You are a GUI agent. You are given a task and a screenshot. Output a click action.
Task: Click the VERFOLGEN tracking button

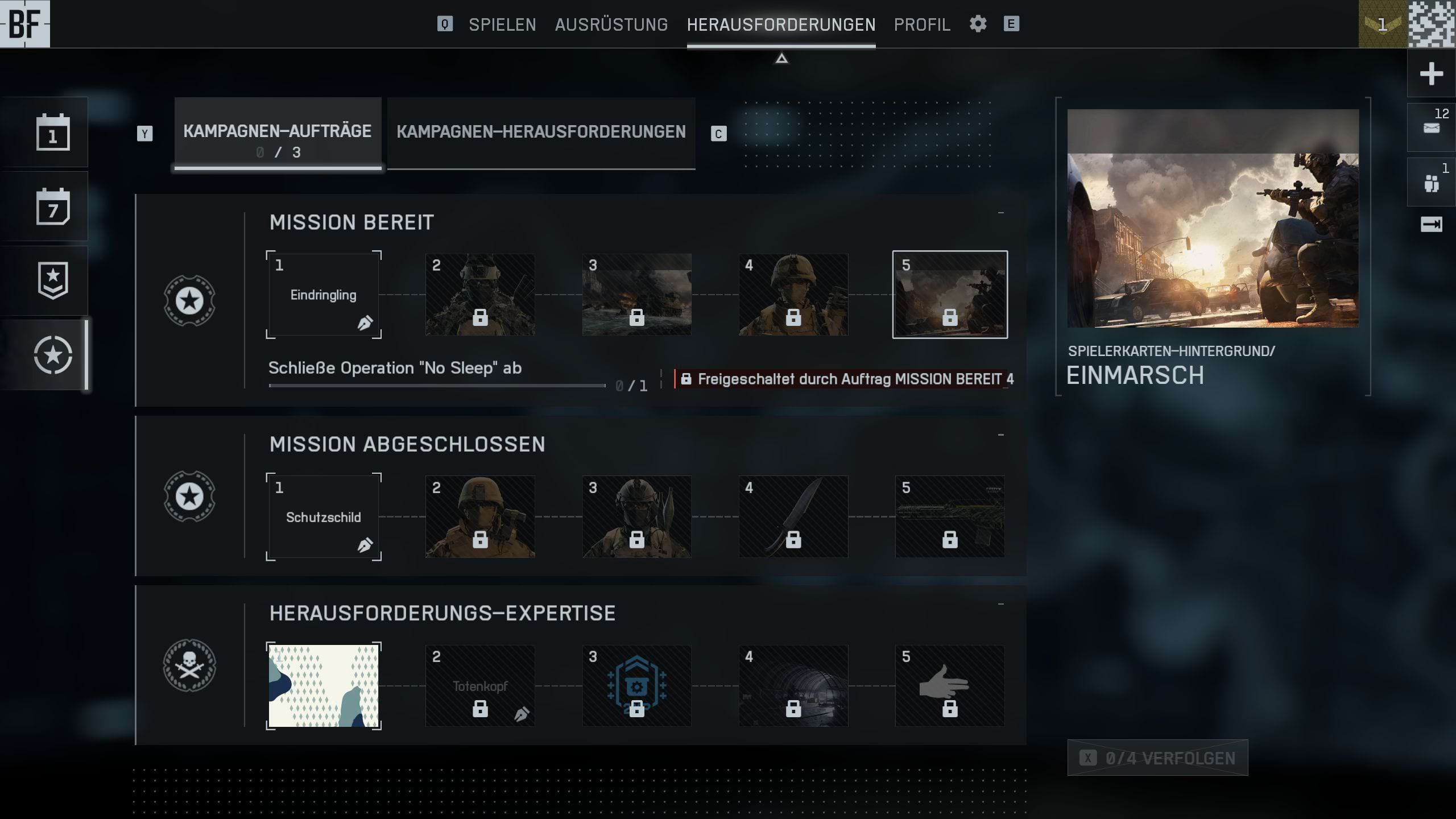coord(1157,758)
